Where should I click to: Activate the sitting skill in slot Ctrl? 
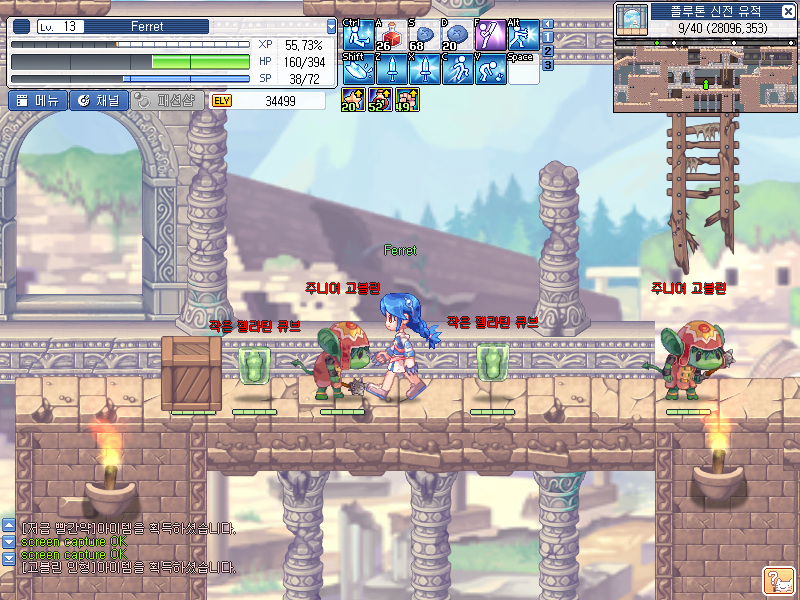(x=358, y=35)
